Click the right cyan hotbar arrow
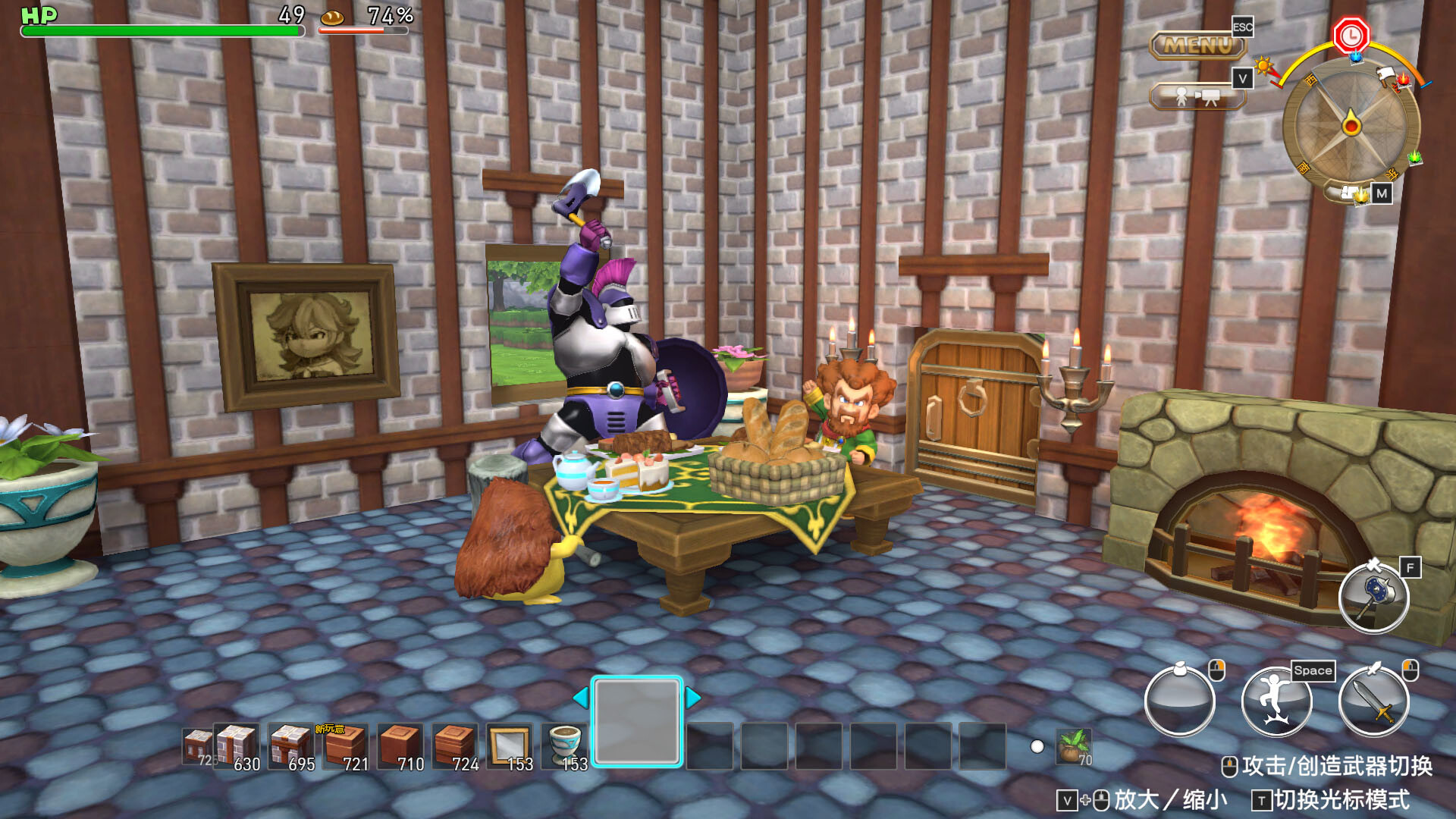This screenshot has height=819, width=1456. coord(693,698)
